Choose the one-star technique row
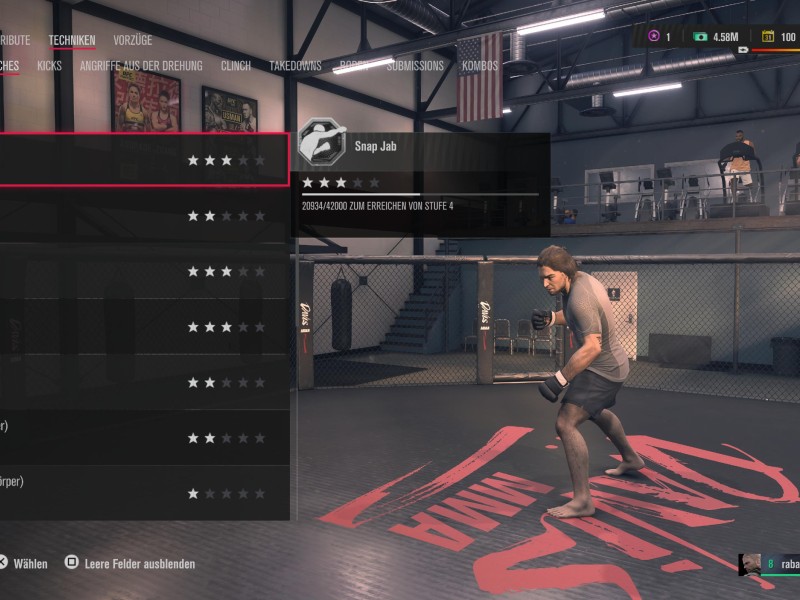The height and width of the screenshot is (600, 800). [143, 493]
